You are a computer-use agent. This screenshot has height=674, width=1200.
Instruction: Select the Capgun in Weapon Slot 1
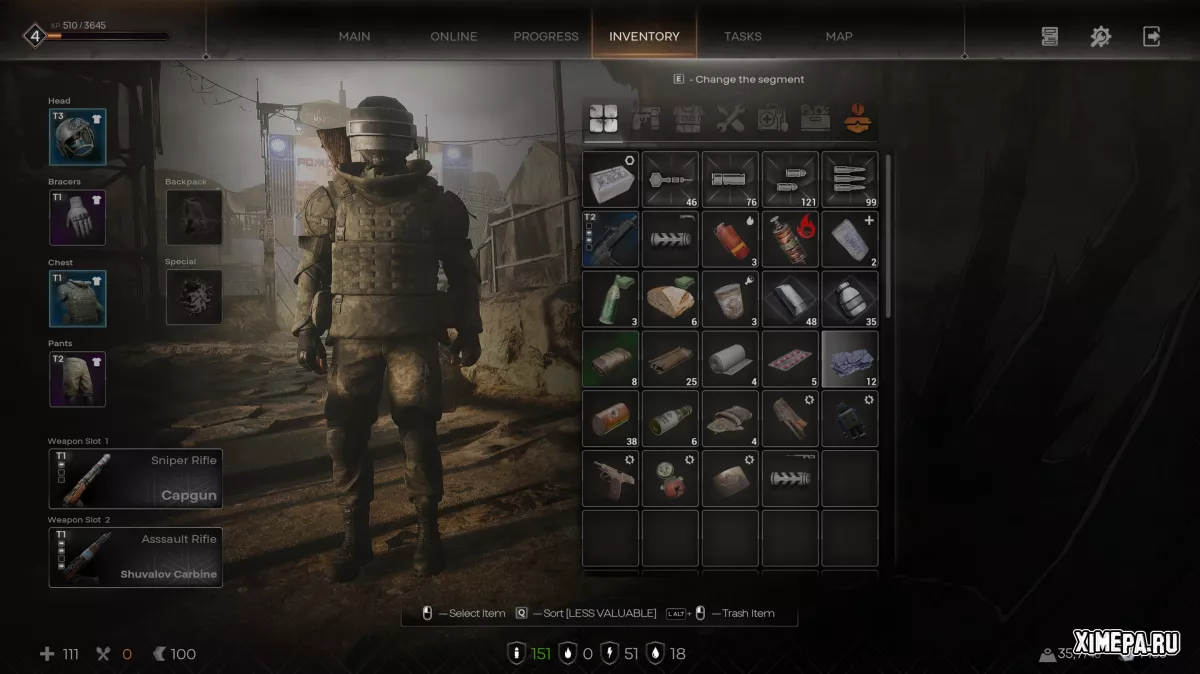click(135, 479)
